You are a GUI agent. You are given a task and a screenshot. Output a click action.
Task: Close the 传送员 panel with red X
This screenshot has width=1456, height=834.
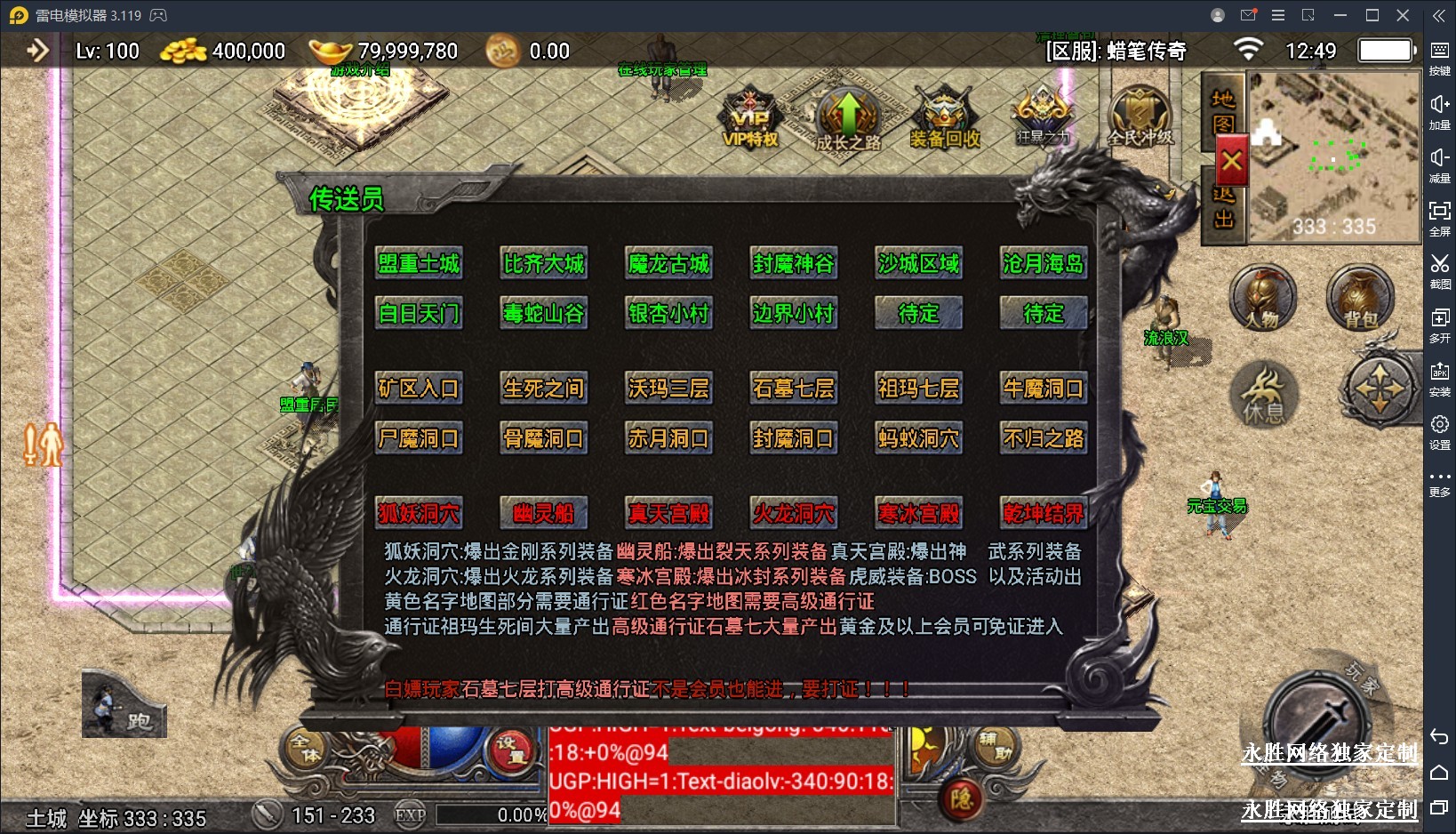[1231, 162]
